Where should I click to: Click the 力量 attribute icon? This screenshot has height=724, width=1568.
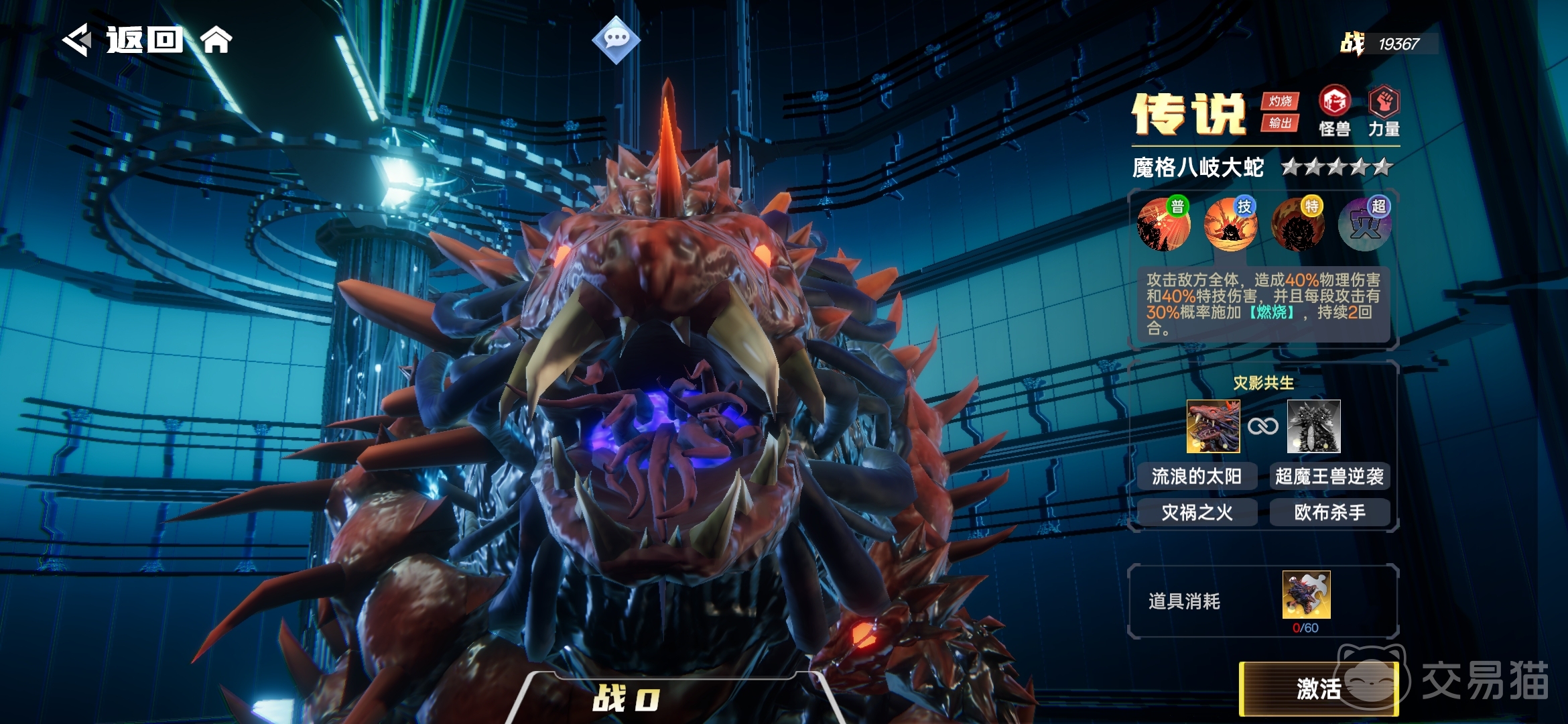(1384, 111)
